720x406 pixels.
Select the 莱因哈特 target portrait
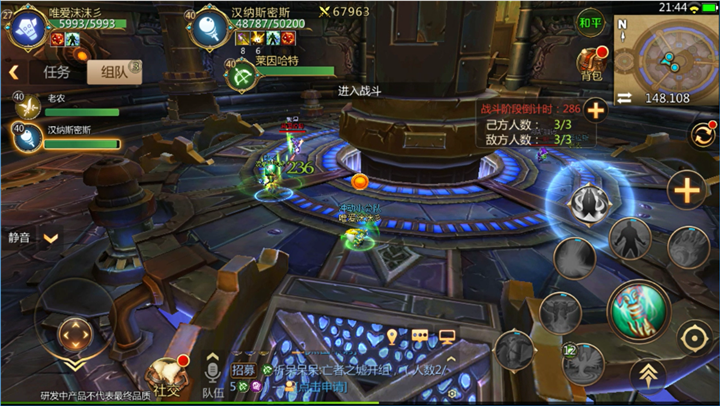click(x=241, y=74)
